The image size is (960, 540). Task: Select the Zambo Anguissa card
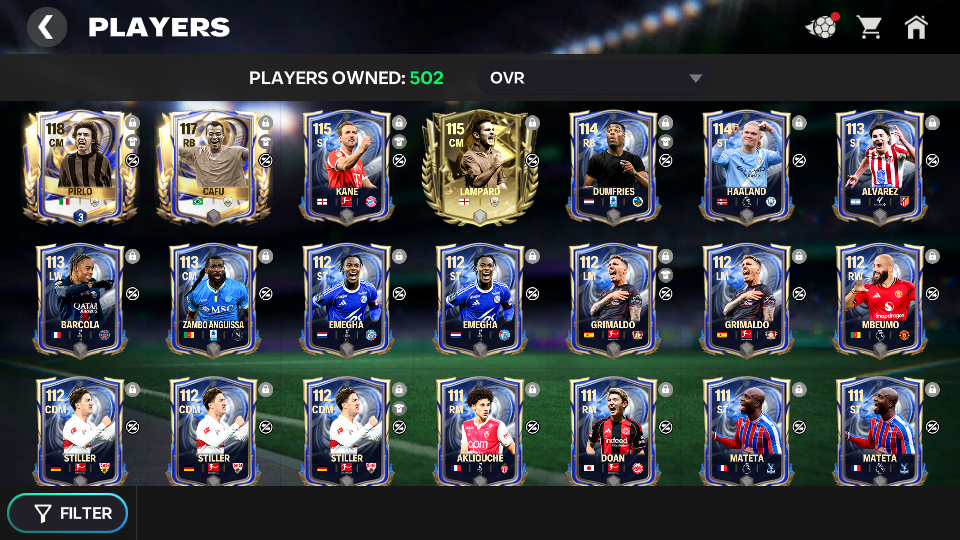[212, 298]
